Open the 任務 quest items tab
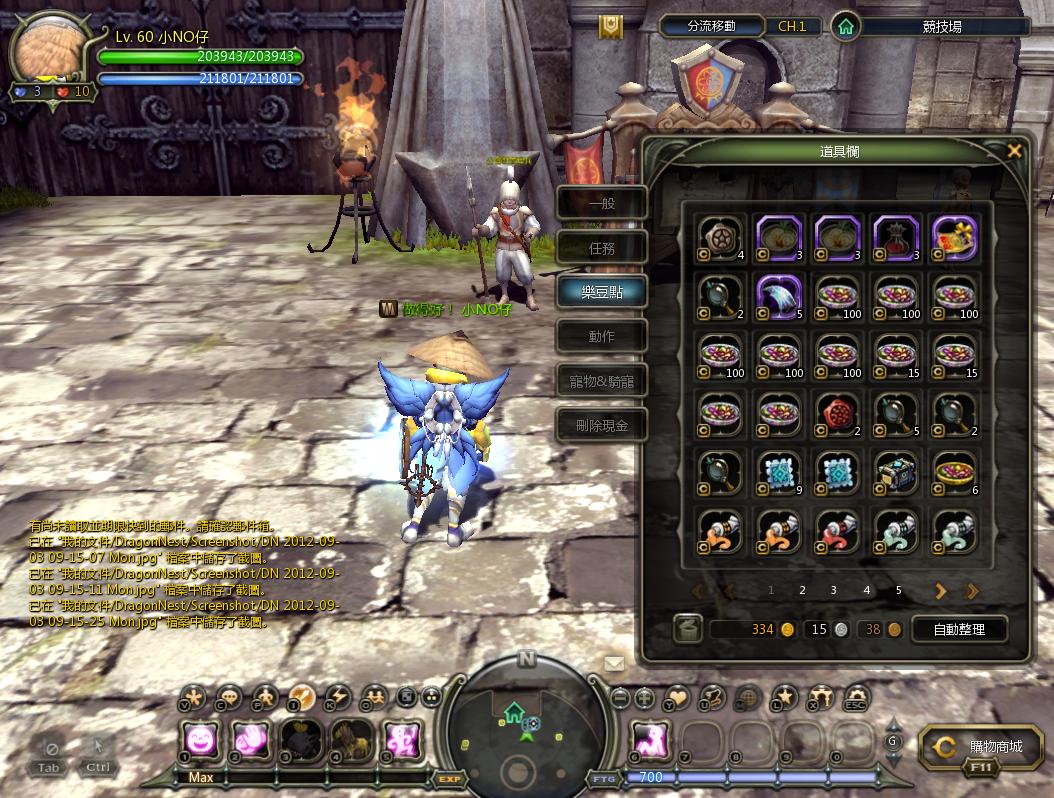Screen dimensions: 1054x798 [602, 248]
